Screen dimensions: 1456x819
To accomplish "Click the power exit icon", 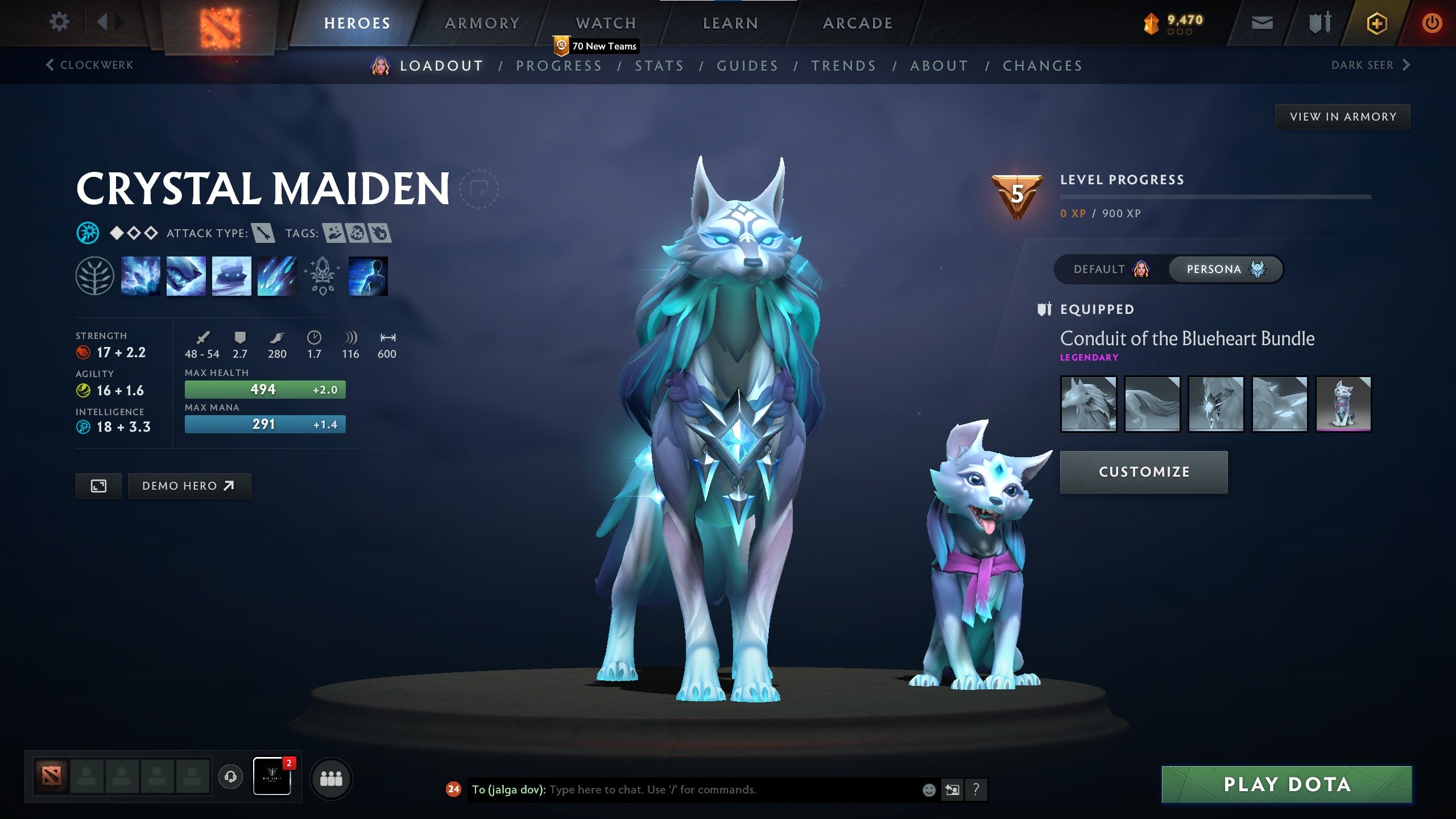I will pos(1432,23).
